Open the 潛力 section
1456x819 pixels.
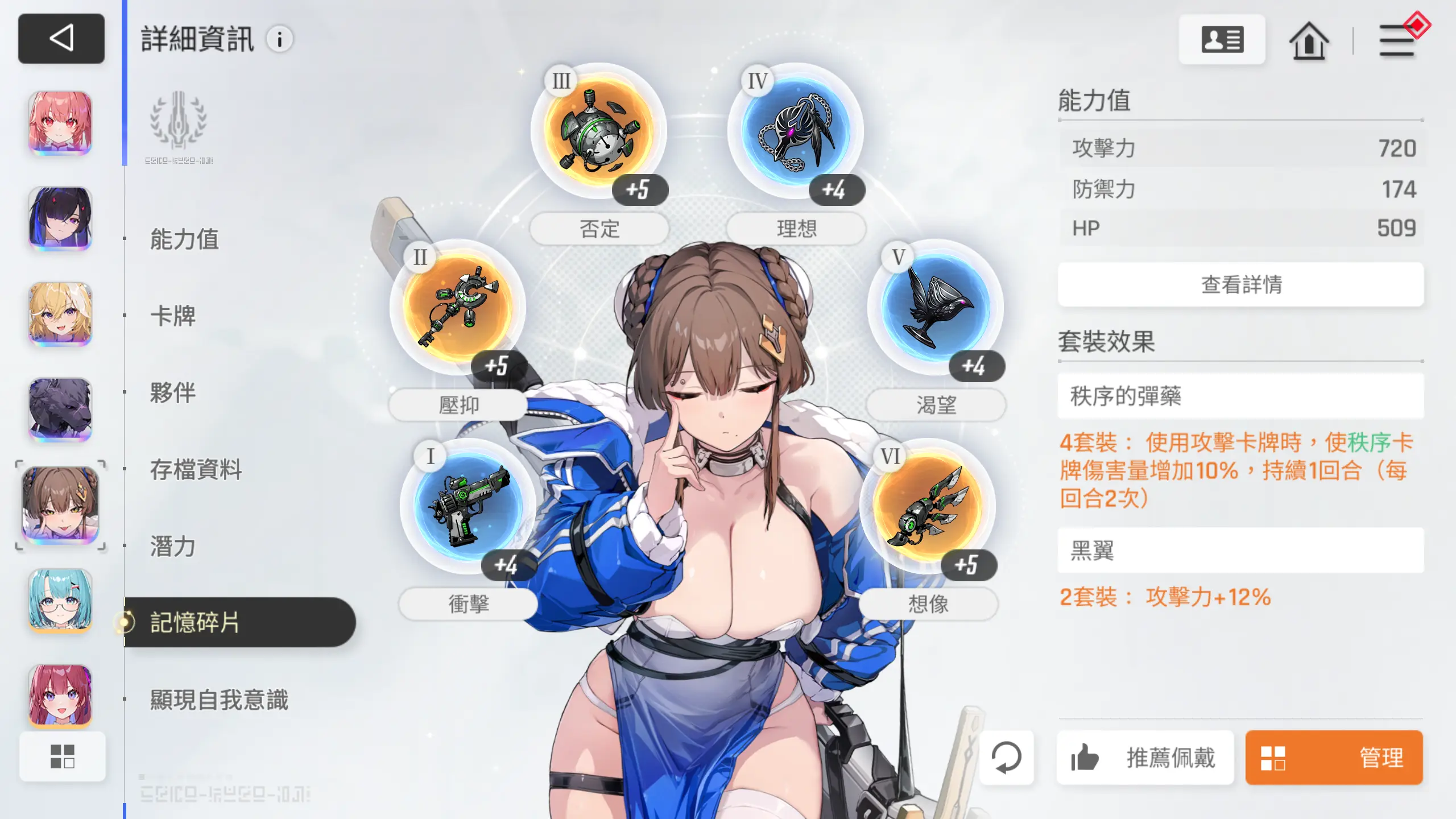click(173, 546)
